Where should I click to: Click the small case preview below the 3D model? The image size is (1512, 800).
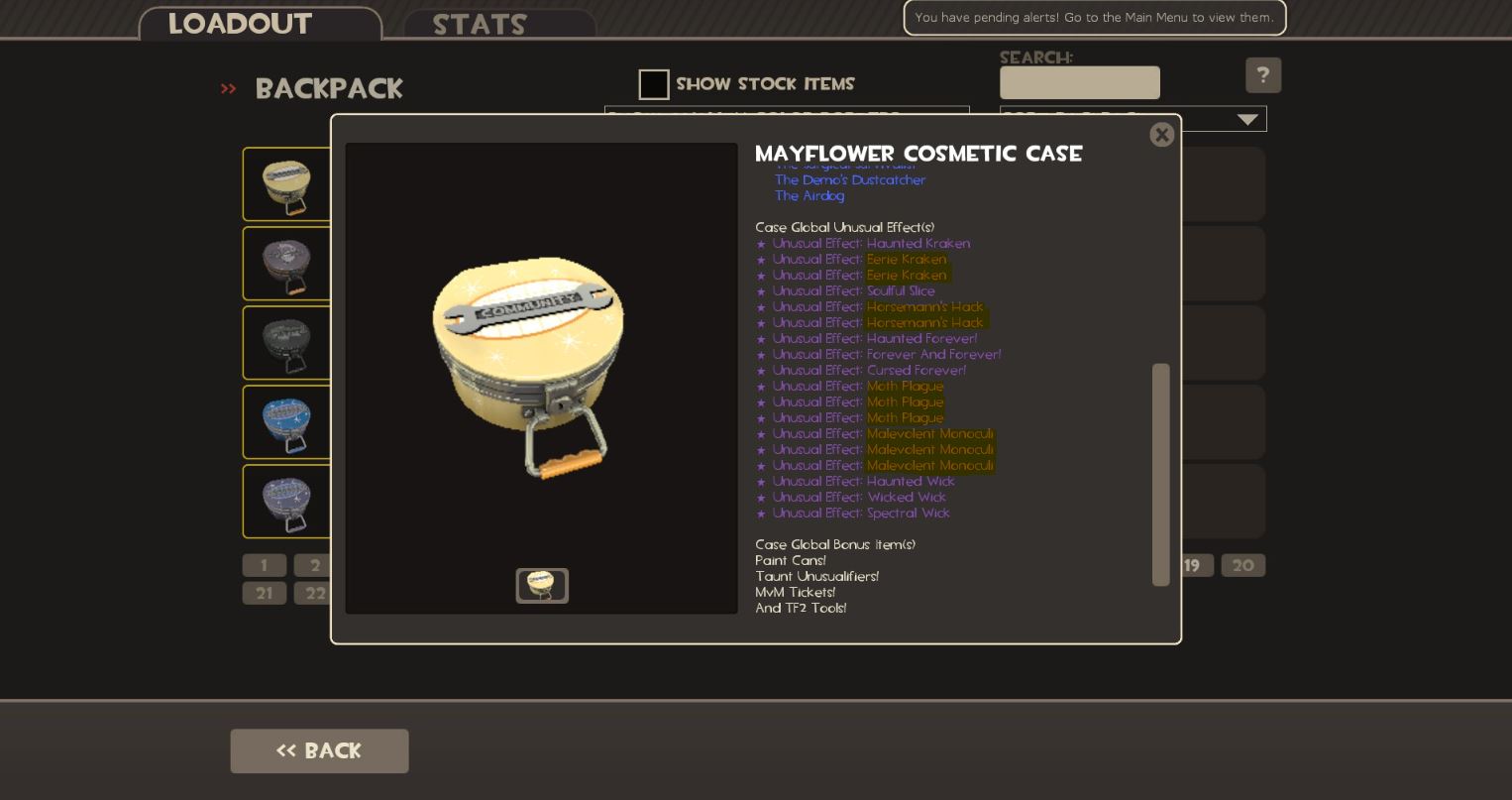[542, 585]
